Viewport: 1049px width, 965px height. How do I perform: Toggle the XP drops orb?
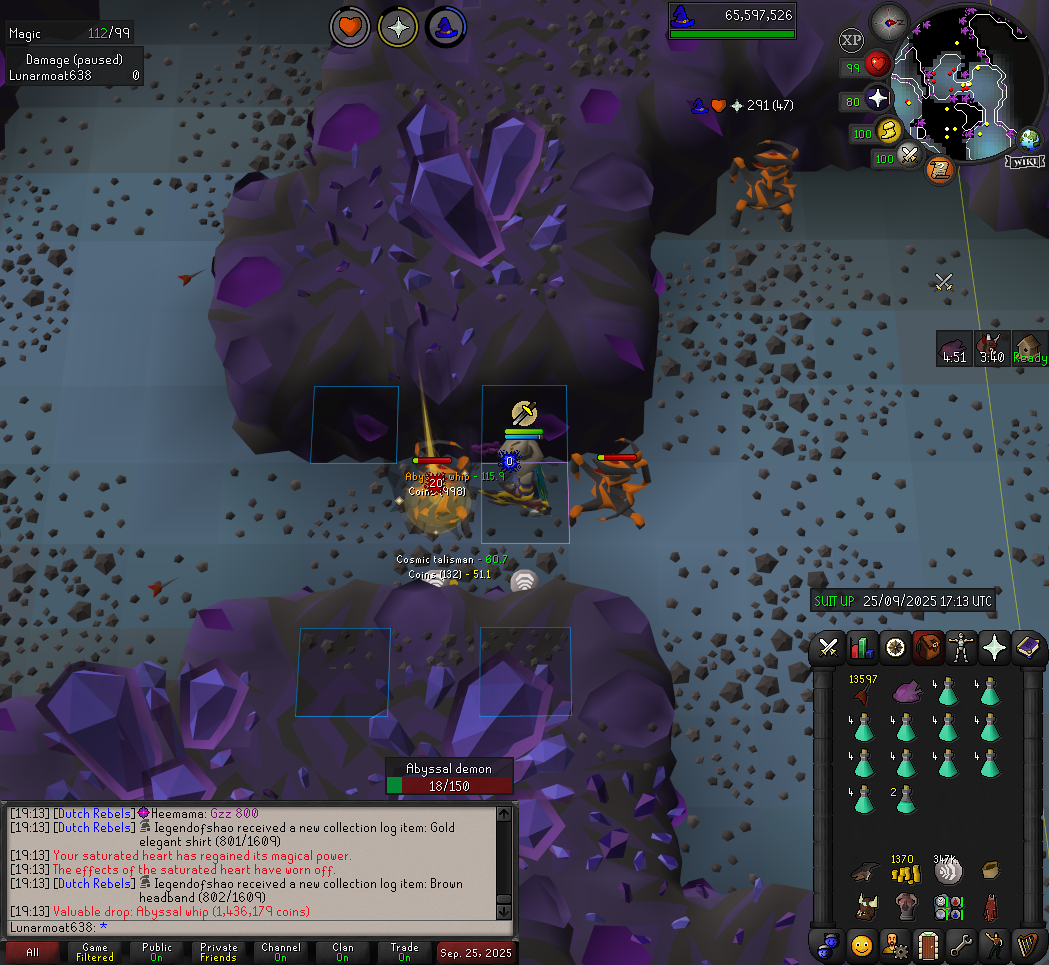[x=851, y=41]
